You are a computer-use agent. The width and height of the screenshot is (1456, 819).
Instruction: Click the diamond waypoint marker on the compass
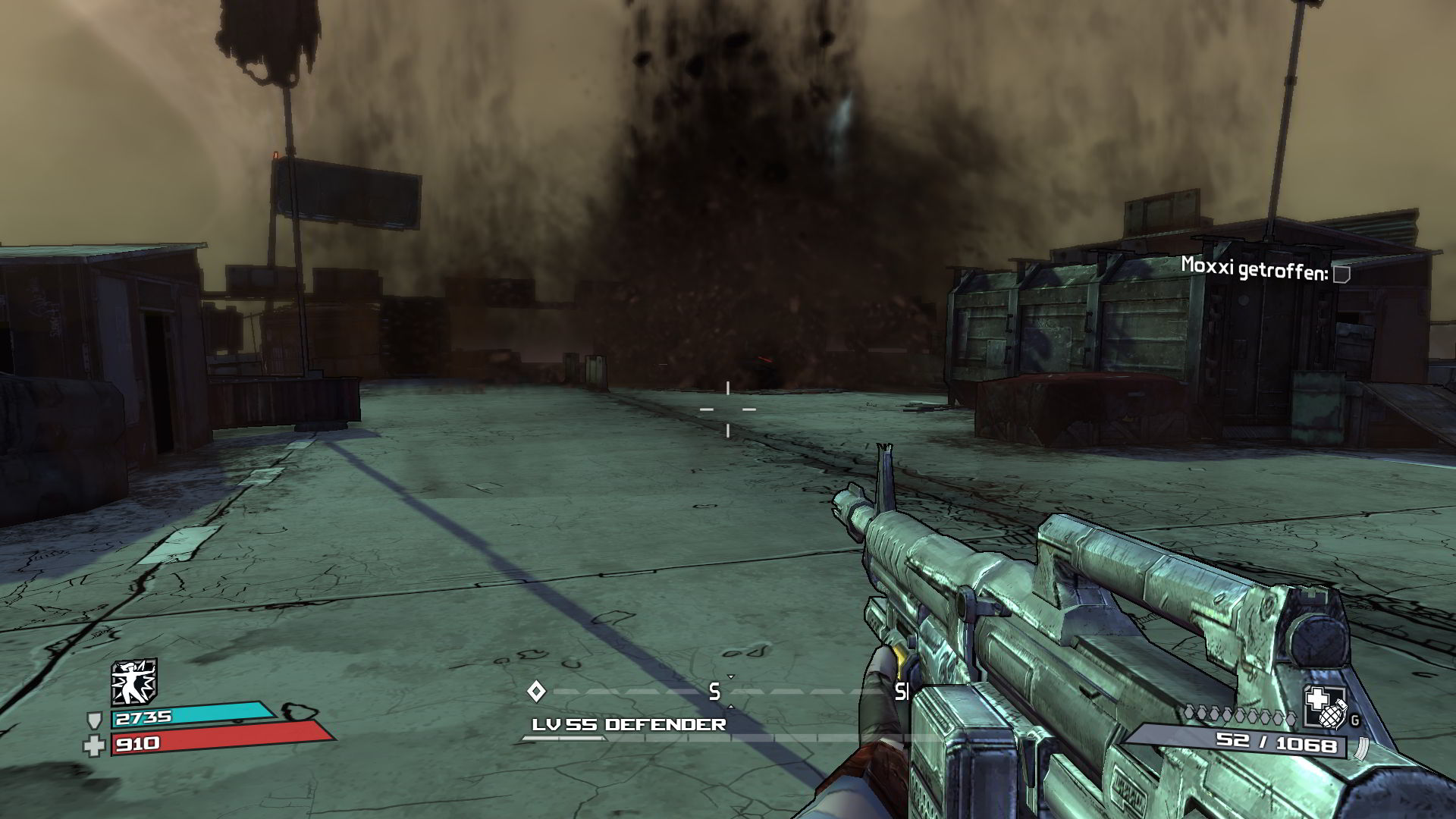[536, 691]
